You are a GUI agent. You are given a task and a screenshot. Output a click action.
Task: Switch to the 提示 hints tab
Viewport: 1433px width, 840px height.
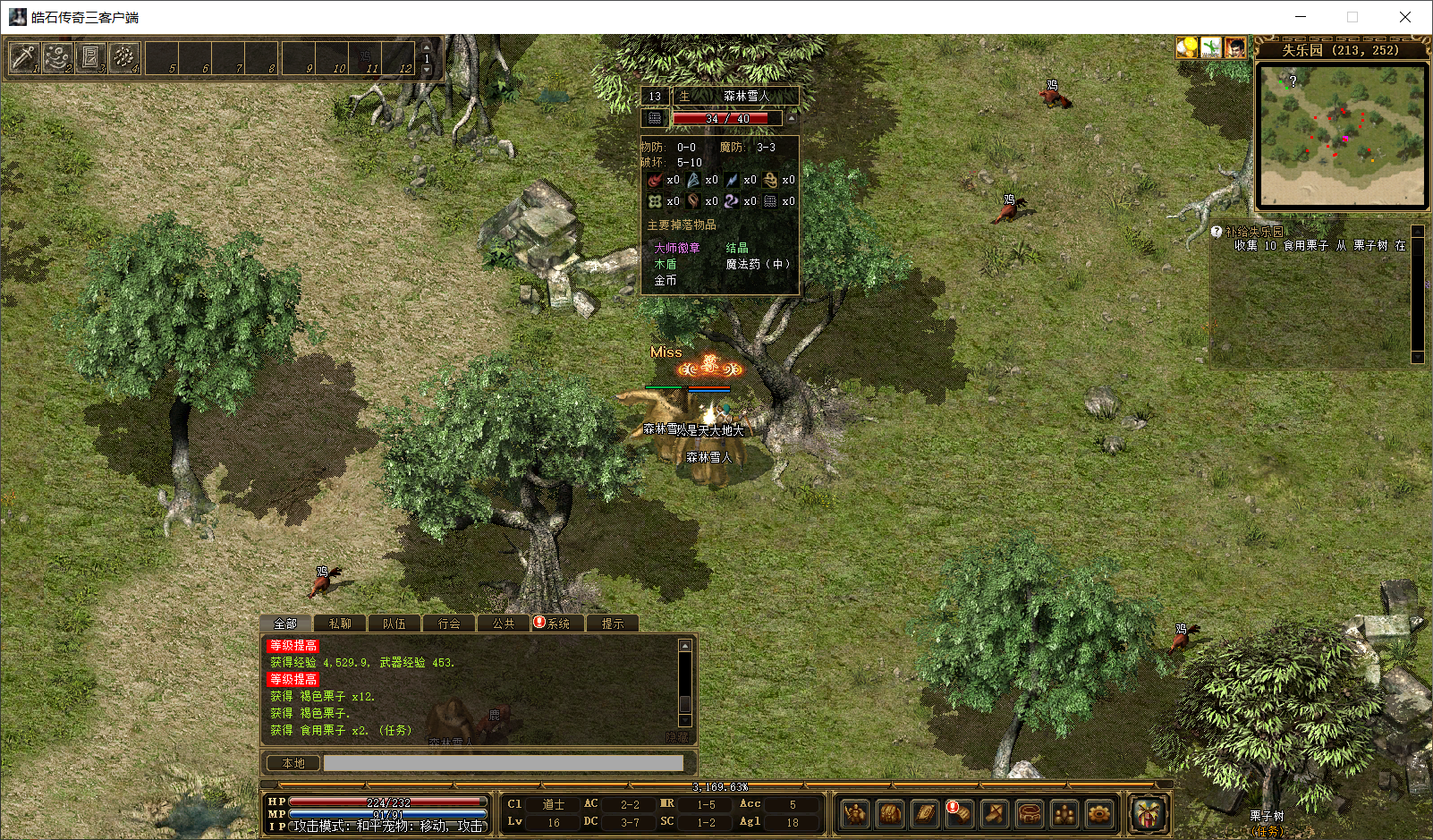[613, 624]
